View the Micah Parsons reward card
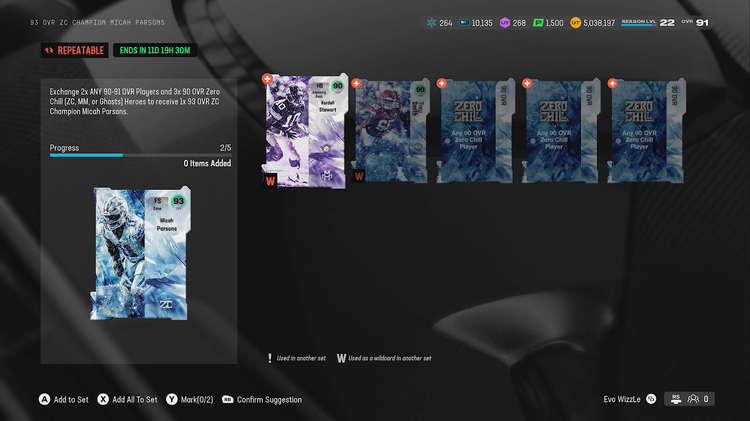The image size is (750, 421). [138, 254]
